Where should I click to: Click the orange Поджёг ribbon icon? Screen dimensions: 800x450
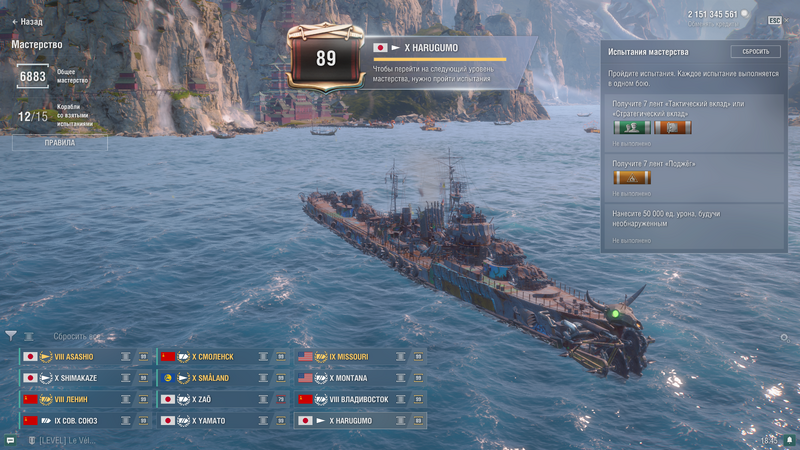(x=632, y=178)
